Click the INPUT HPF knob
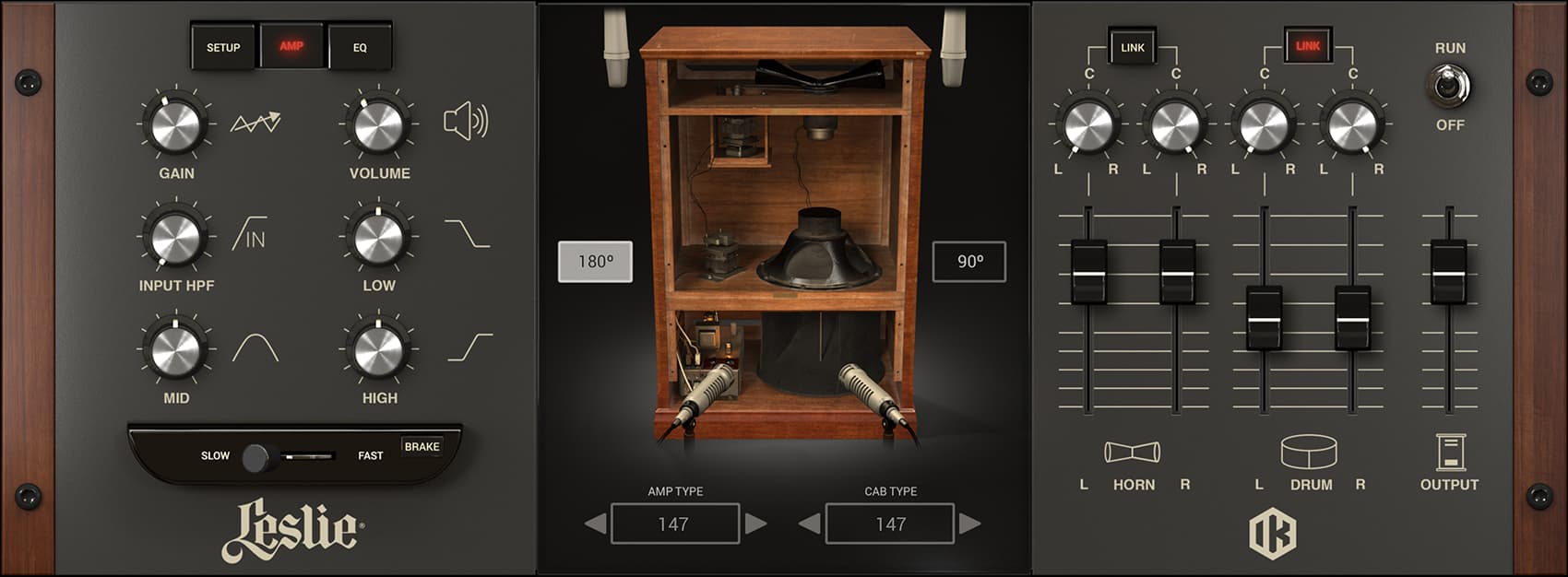This screenshot has width=1568, height=577. (175, 239)
